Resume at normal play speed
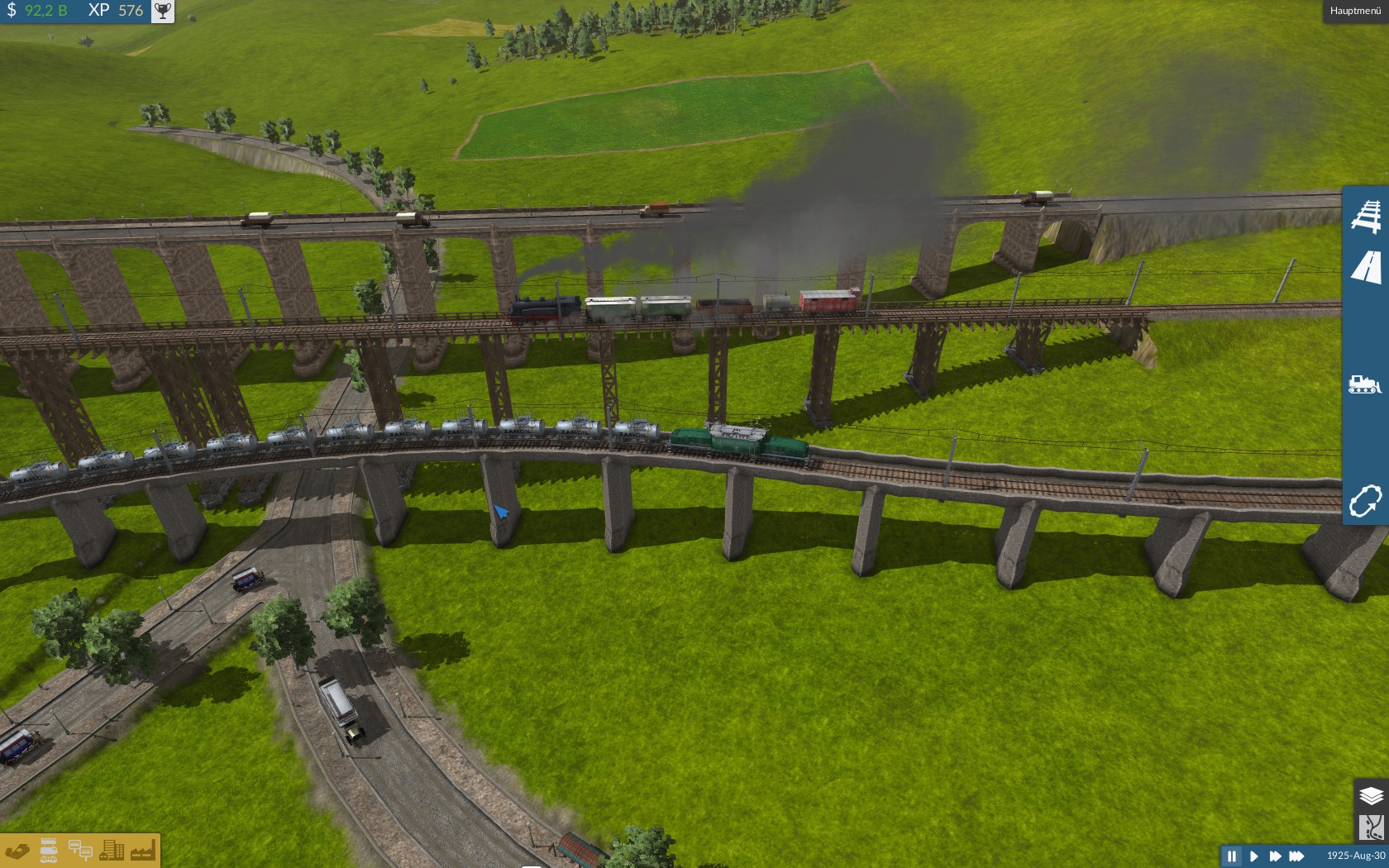Image resolution: width=1389 pixels, height=868 pixels. coord(1253,856)
